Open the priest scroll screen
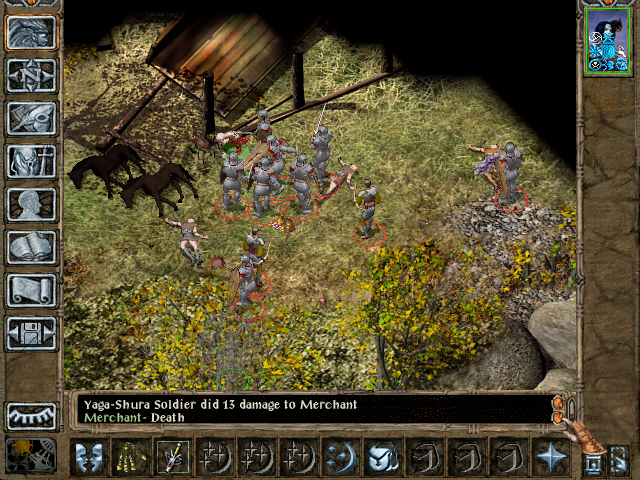Screen dimensions: 640x480 (x=32, y=290)
